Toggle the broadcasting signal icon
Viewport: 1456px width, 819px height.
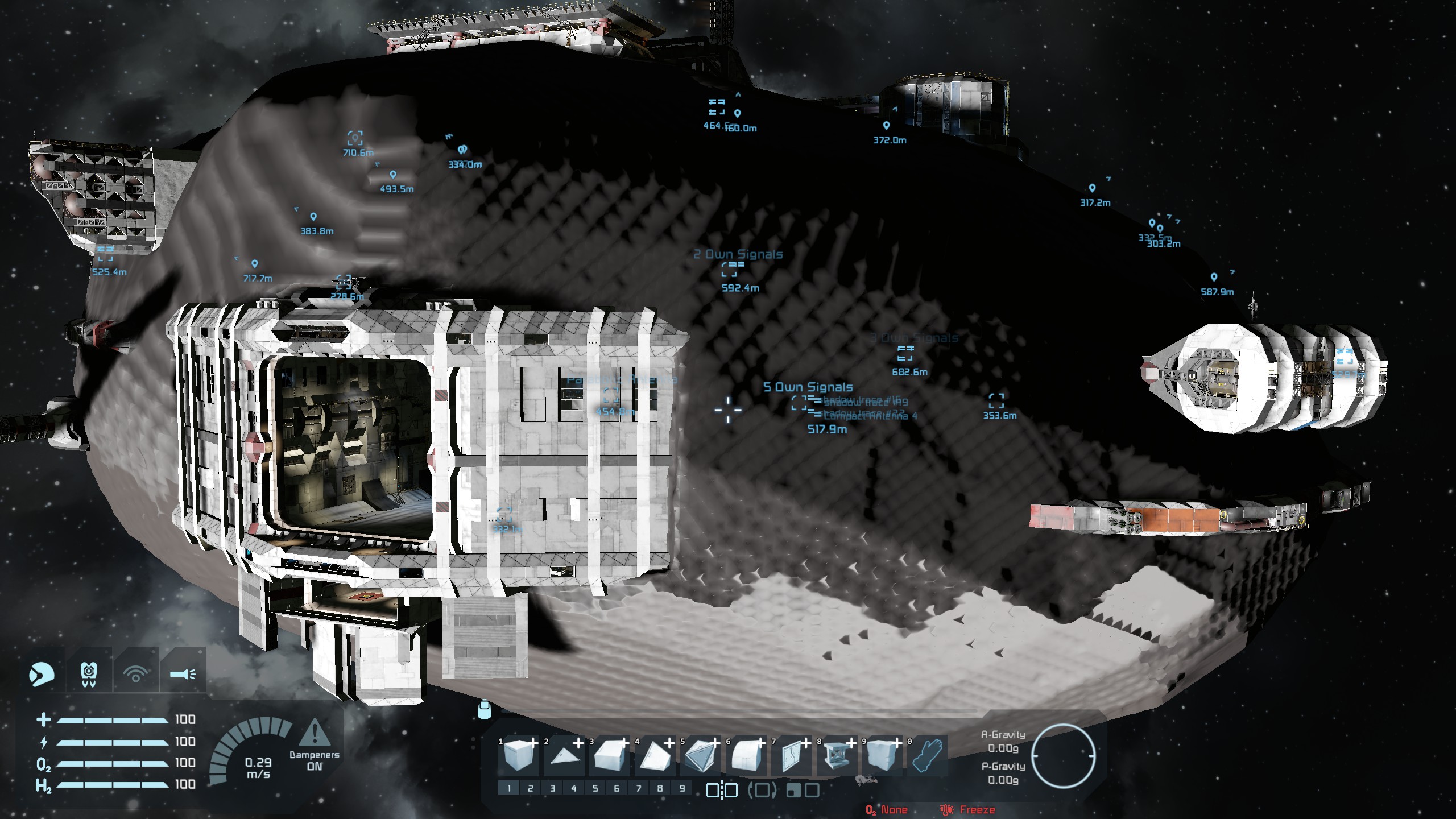(x=135, y=675)
